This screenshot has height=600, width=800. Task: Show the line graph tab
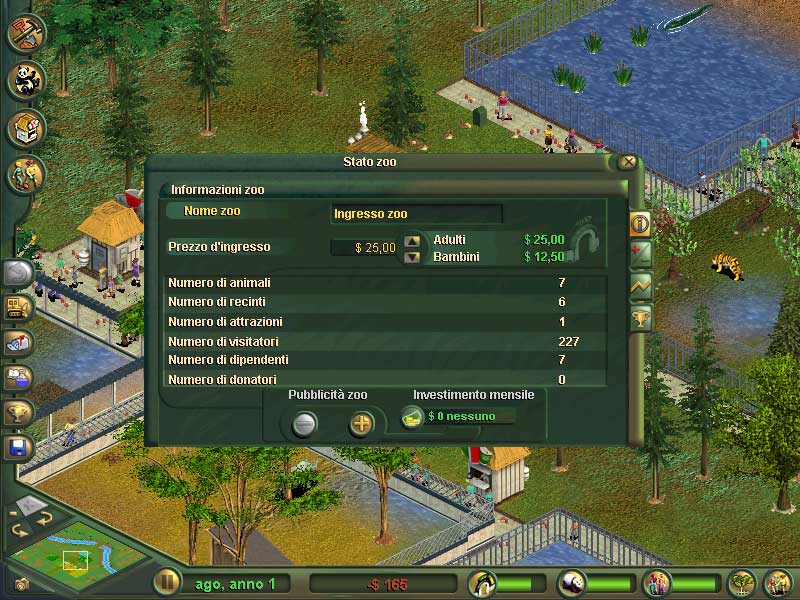point(640,286)
